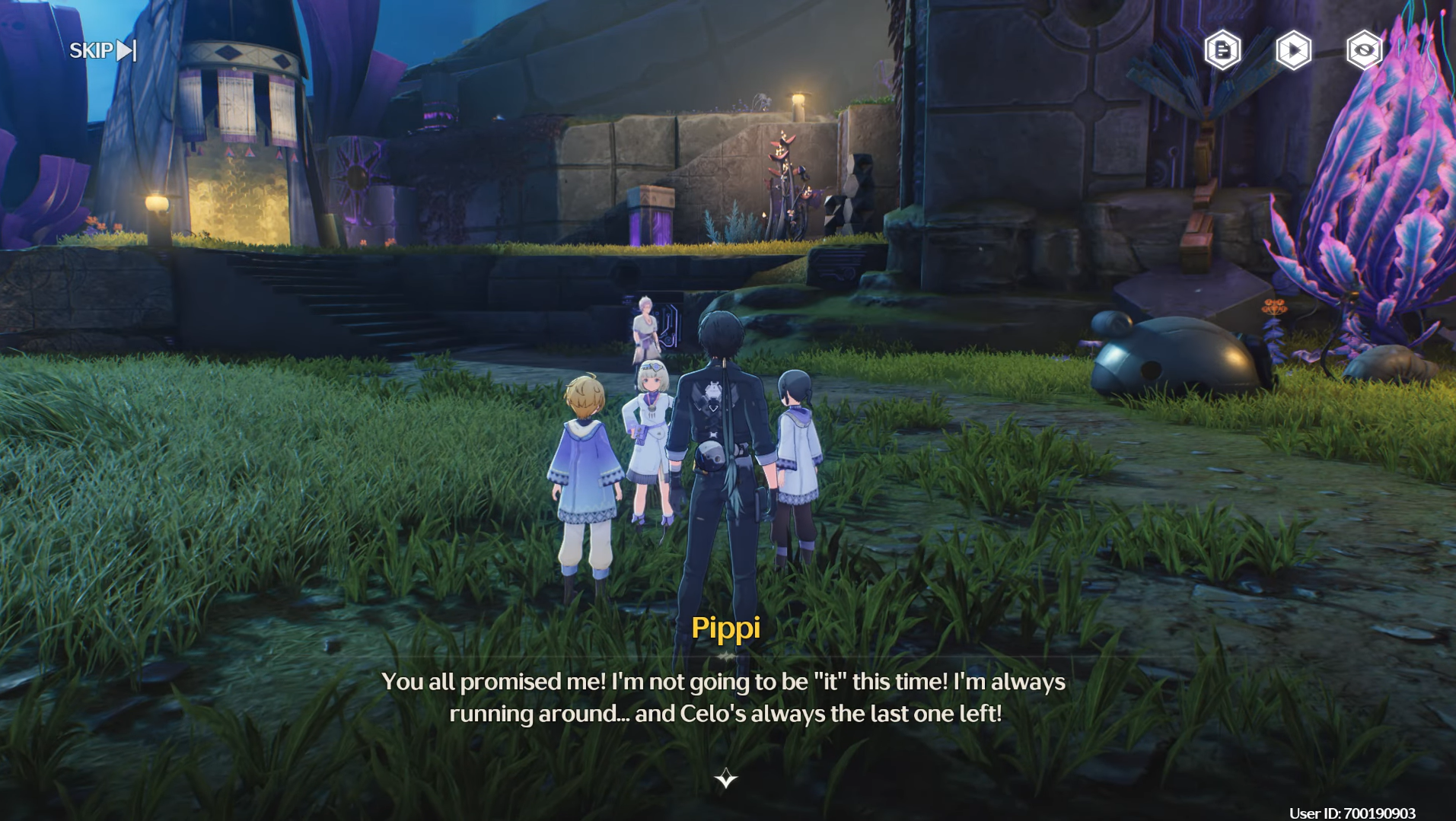Skip the current cutscene dialogue

tap(103, 50)
